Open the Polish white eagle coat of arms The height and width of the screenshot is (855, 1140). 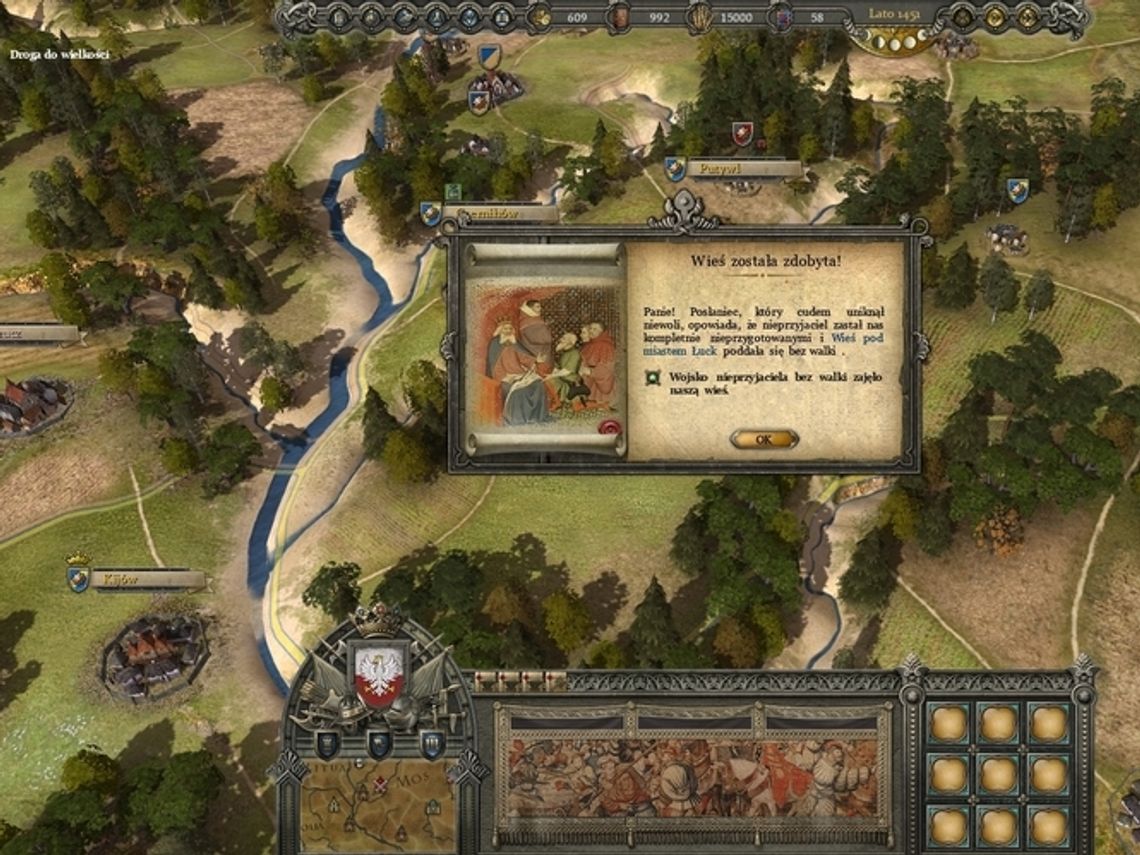[x=379, y=675]
